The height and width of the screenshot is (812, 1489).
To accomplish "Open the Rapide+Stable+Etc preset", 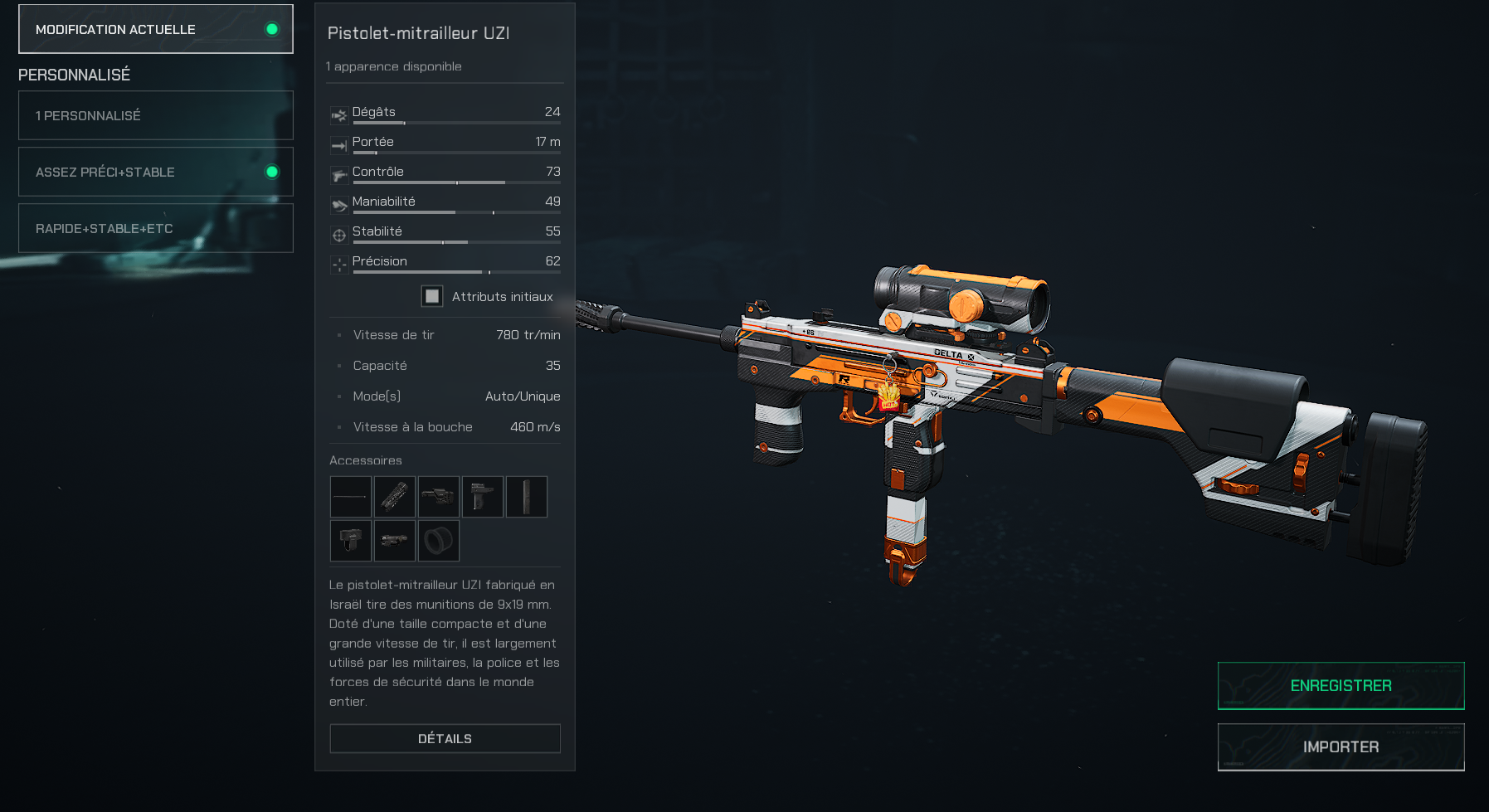I will [156, 227].
